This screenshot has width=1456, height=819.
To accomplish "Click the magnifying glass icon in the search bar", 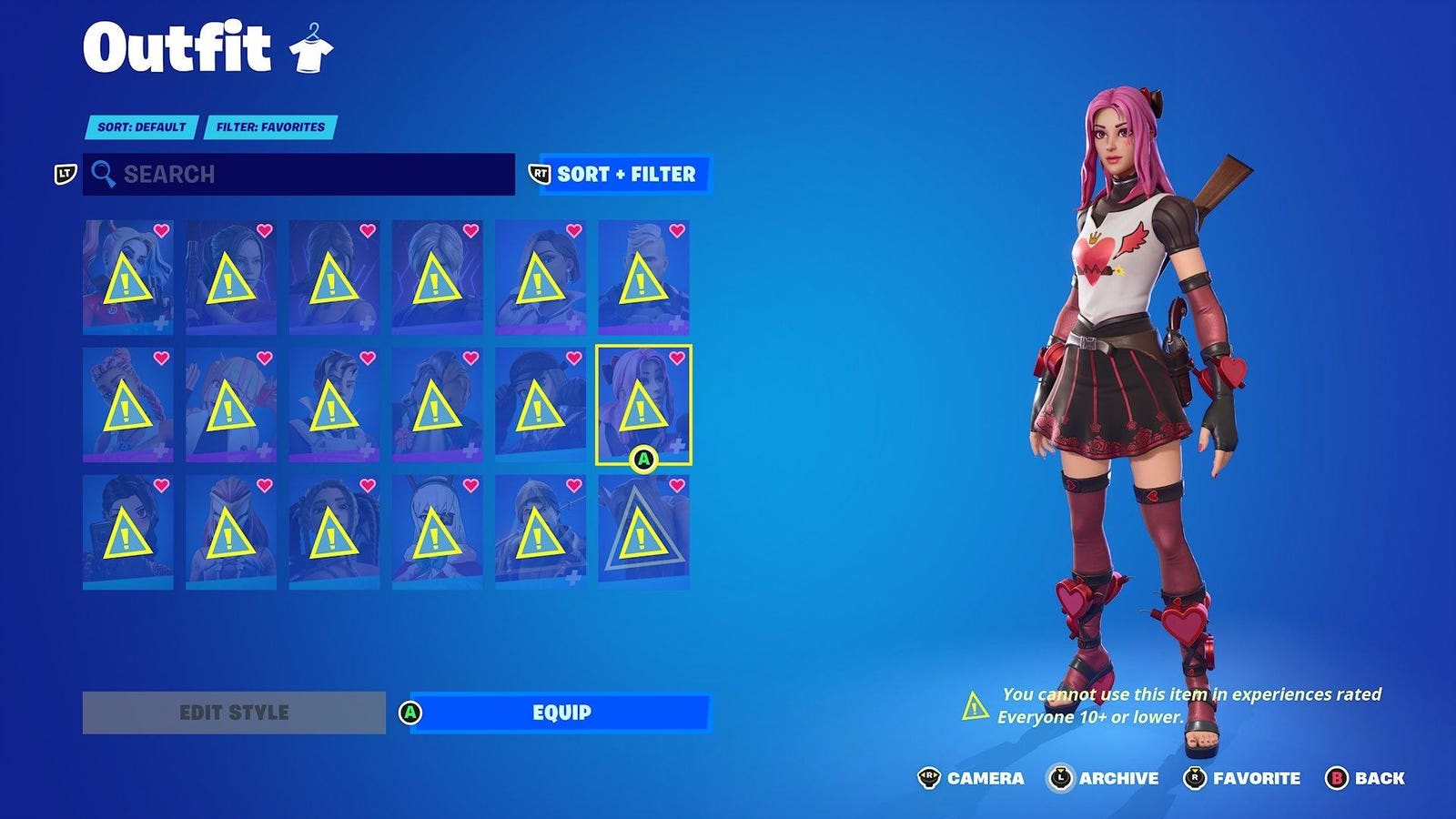I will click(104, 175).
